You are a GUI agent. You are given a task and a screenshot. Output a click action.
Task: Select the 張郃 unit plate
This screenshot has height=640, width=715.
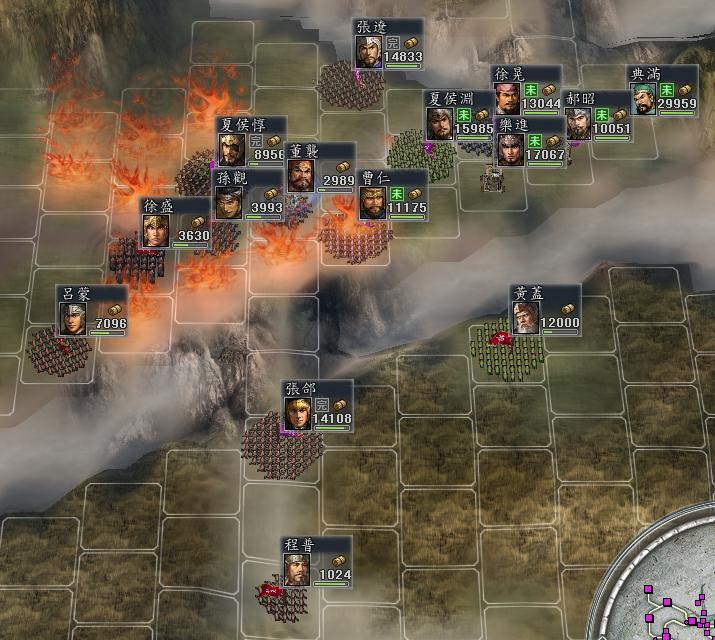pos(318,406)
